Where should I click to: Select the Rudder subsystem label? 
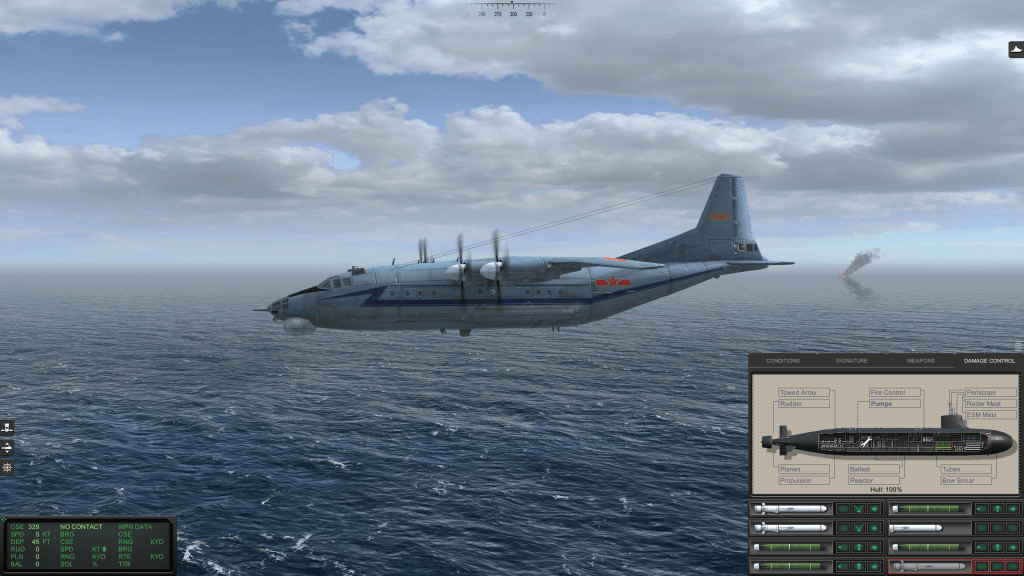[x=792, y=404]
